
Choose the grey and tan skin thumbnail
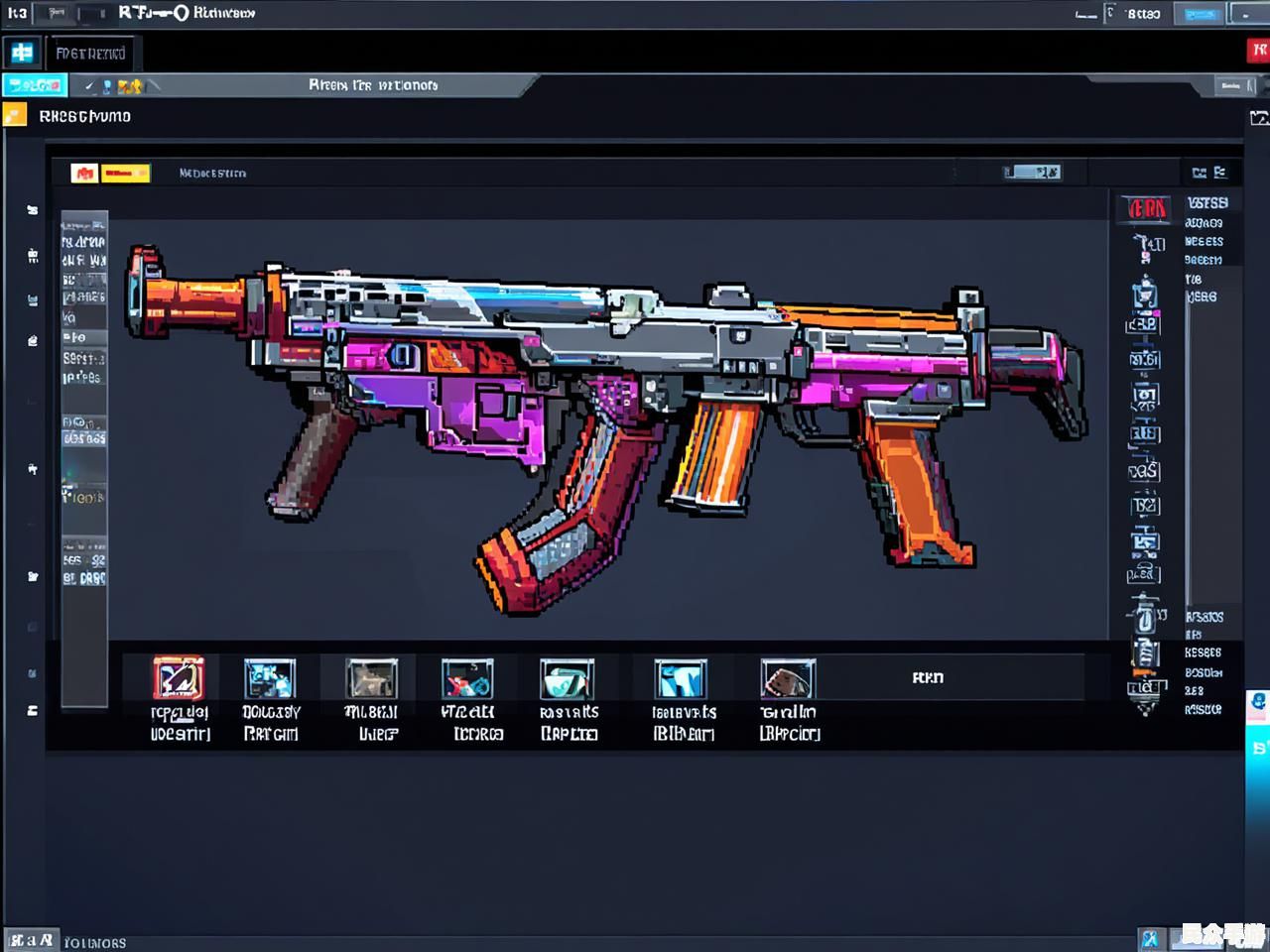pyautogui.click(x=371, y=679)
